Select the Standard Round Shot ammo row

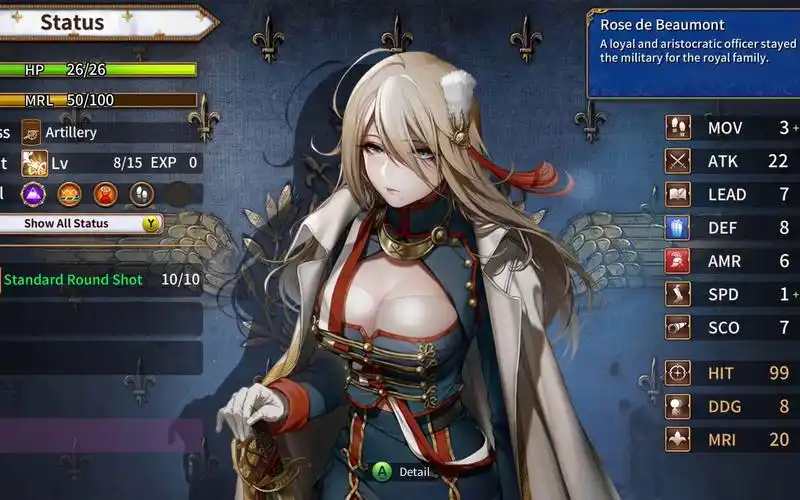coord(100,280)
